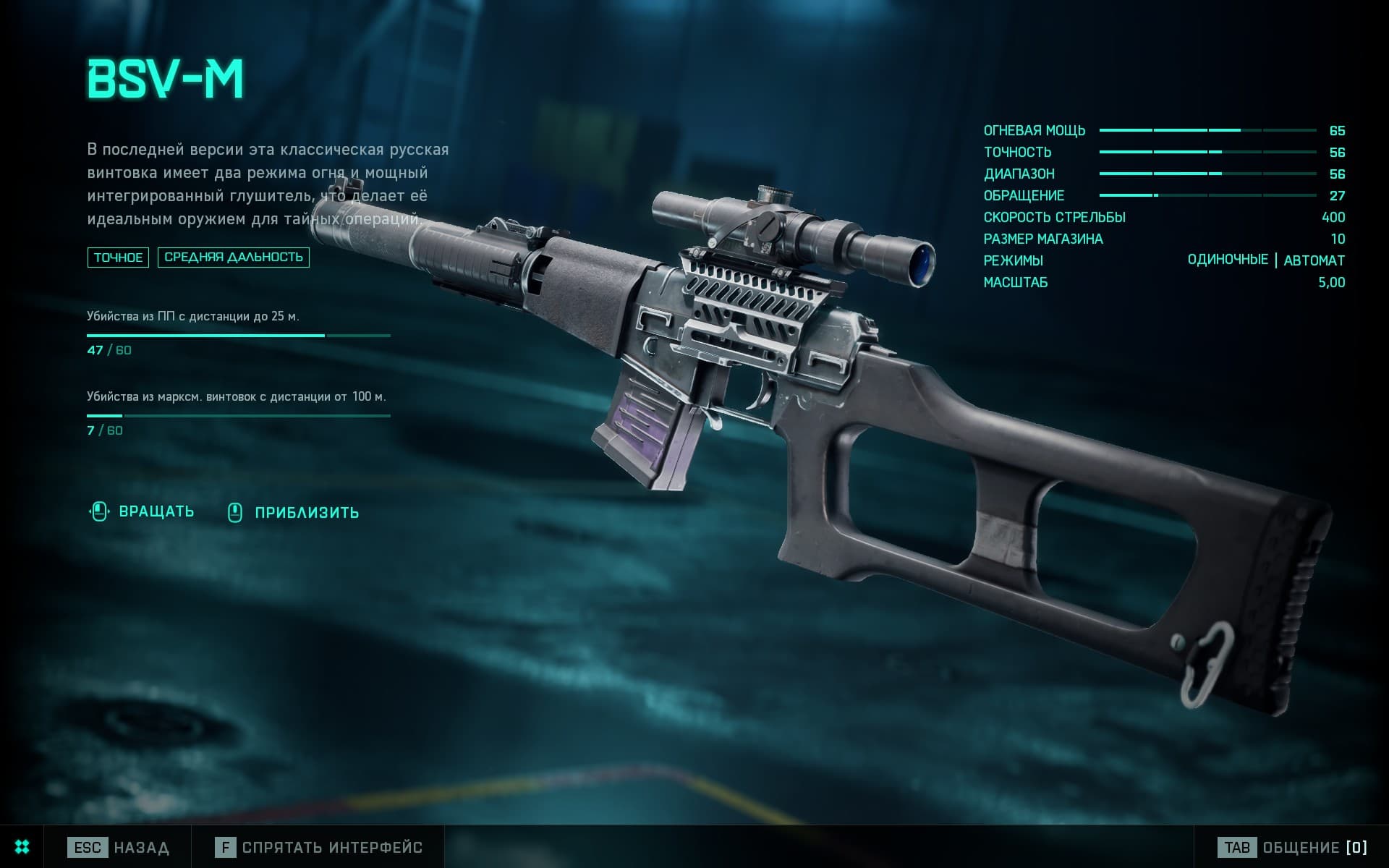Hide the interface via СПРЯТАТЬ ИНТЕРФЕЙС

[x=319, y=847]
